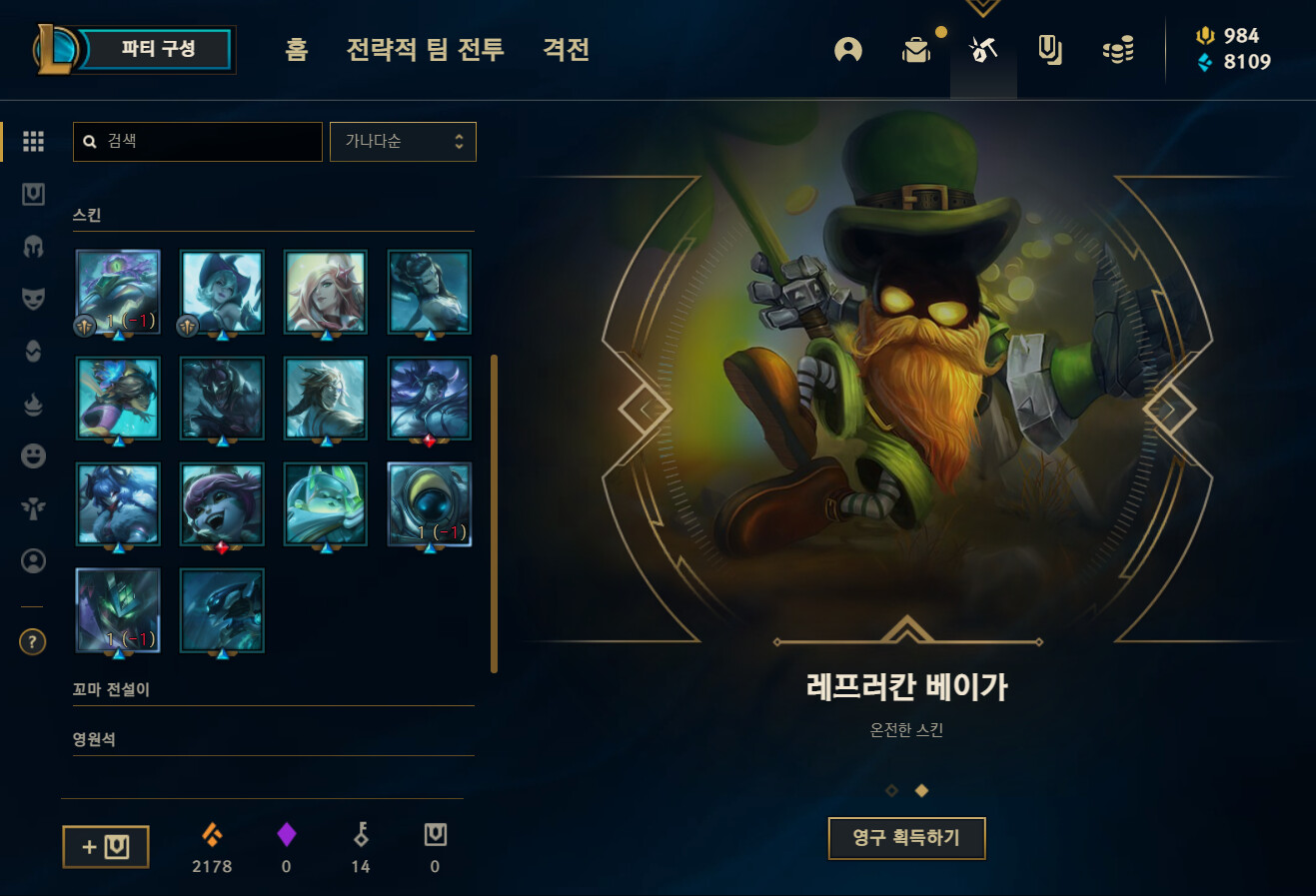Select the emote smiley face sidebar icon
Viewport: 1316px width, 896px height.
click(32, 455)
